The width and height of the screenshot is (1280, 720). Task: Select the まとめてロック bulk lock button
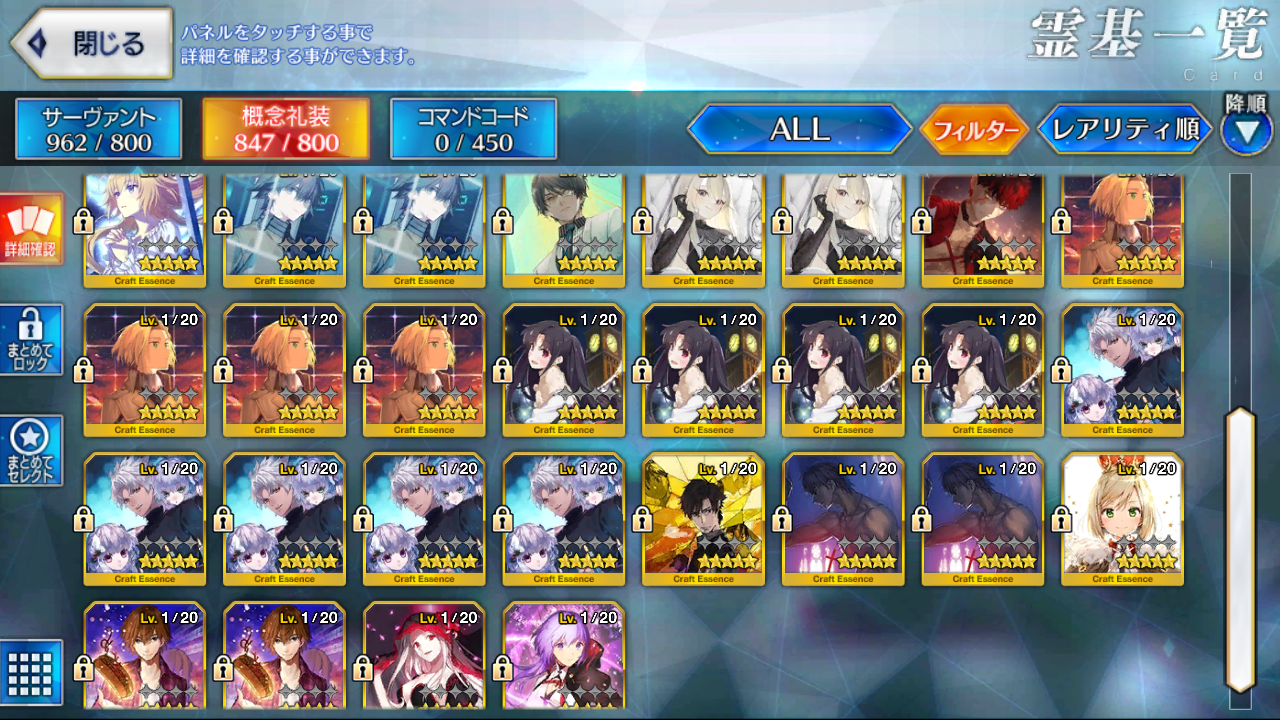pos(32,340)
